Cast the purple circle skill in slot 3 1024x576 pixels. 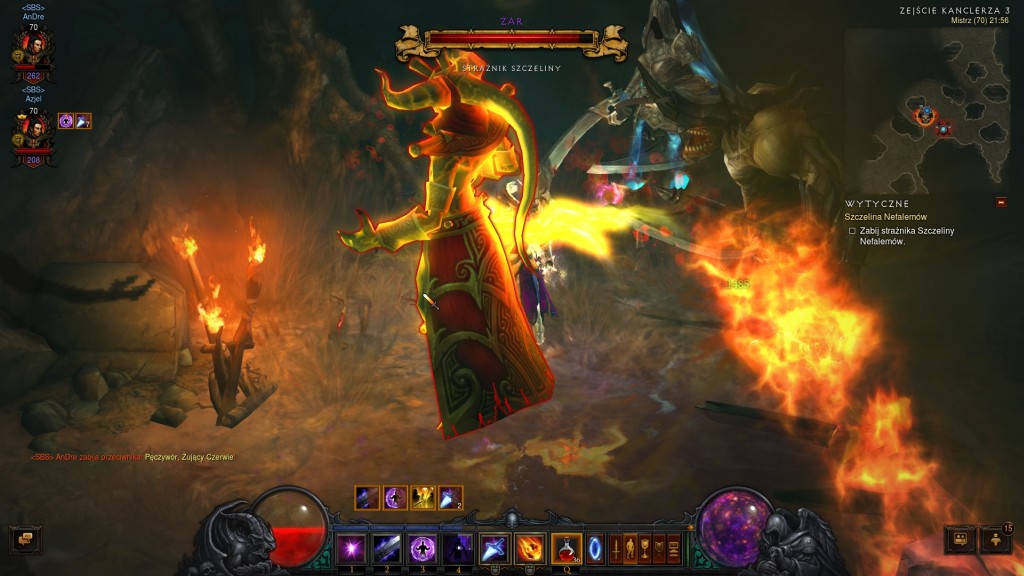(x=422, y=549)
